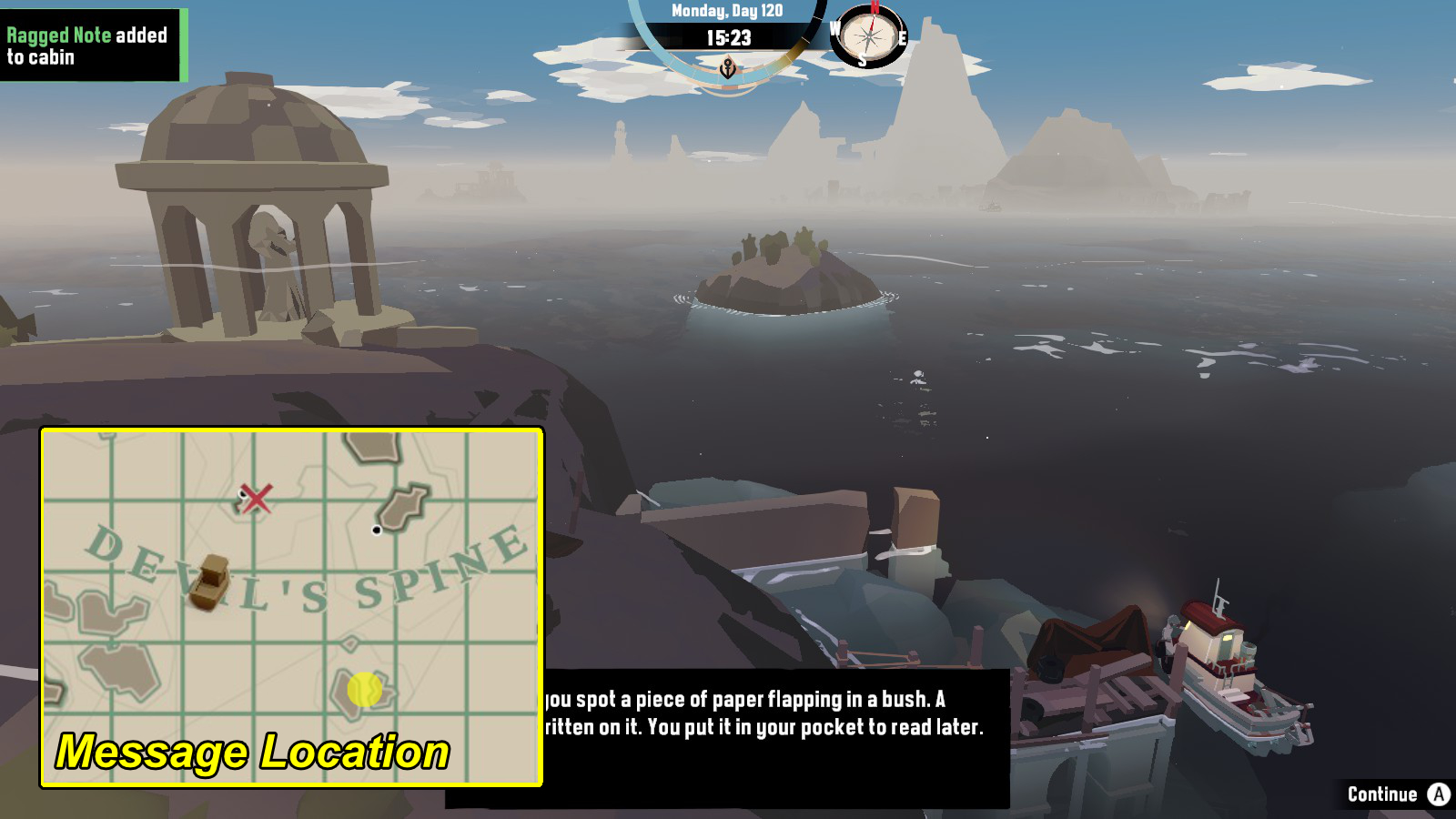Click the compass rose in the top right
This screenshot has height=819, width=1456.
[x=869, y=38]
